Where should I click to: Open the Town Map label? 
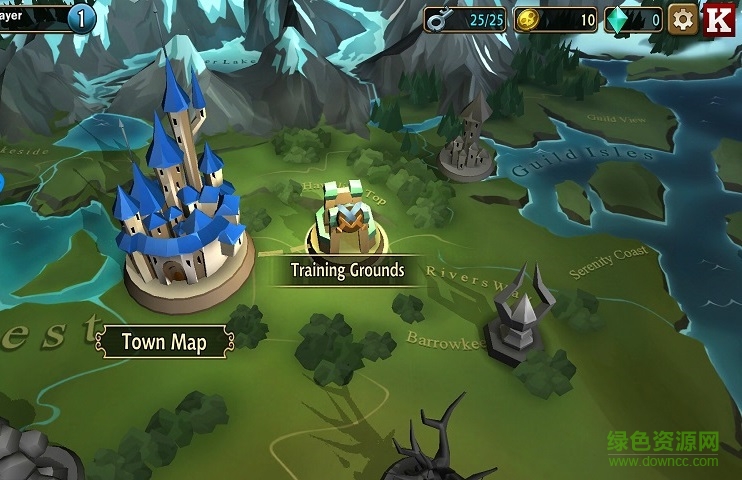(164, 342)
